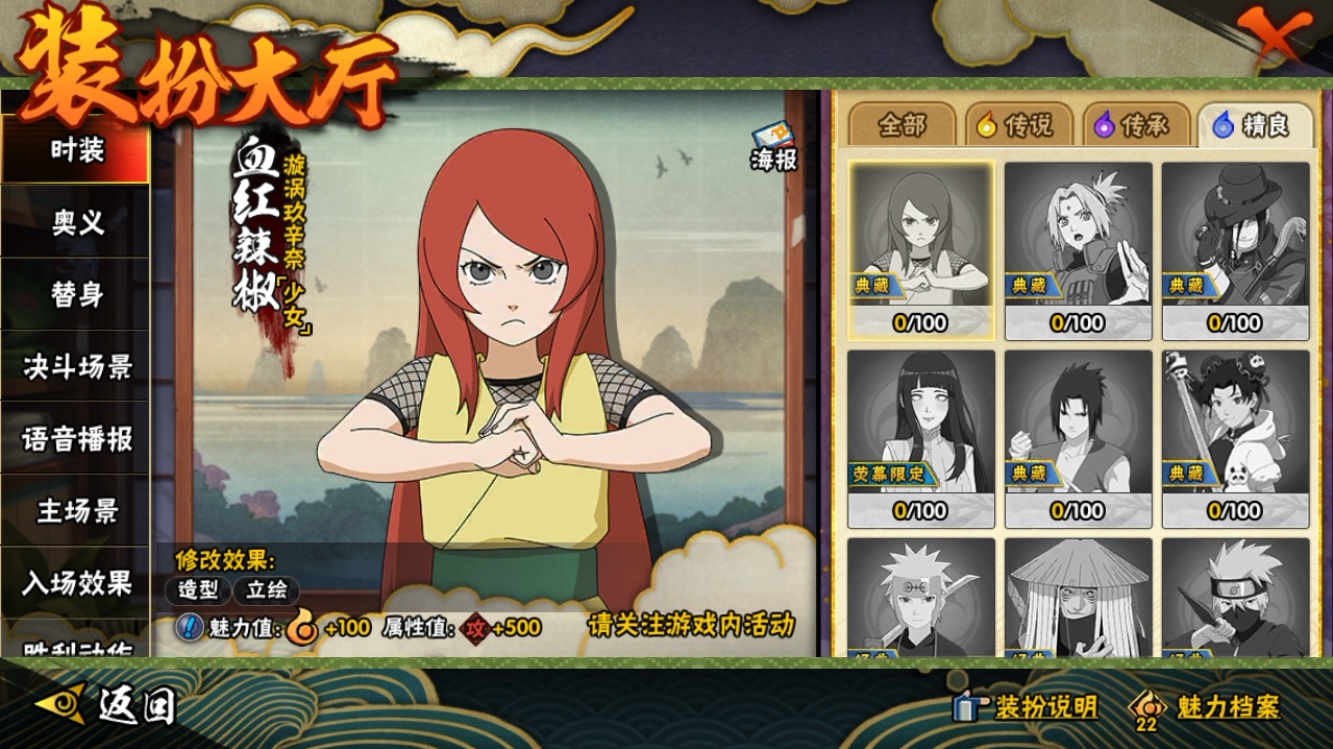1333x749 pixels.
Task: Go to the 主场景 category
Action: pyautogui.click(x=76, y=511)
